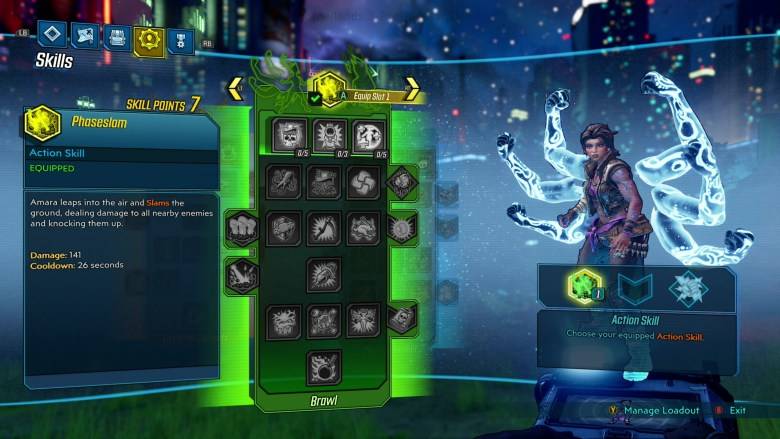Screen dimensions: 780x439
Task: Open the equipped Action Skill loadout slot
Action: pyautogui.click(x=583, y=289)
